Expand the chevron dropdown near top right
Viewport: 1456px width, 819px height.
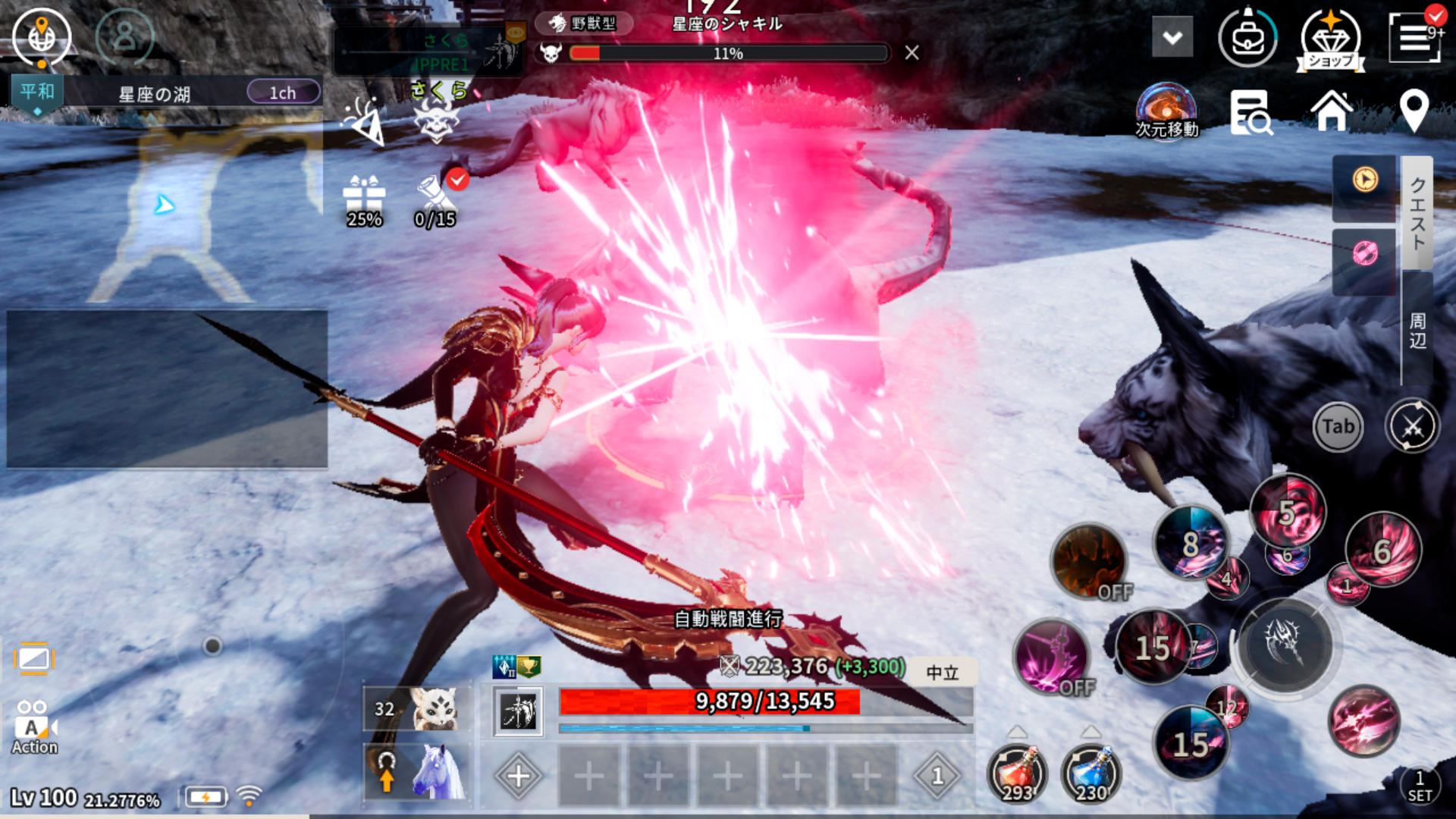tap(1171, 36)
